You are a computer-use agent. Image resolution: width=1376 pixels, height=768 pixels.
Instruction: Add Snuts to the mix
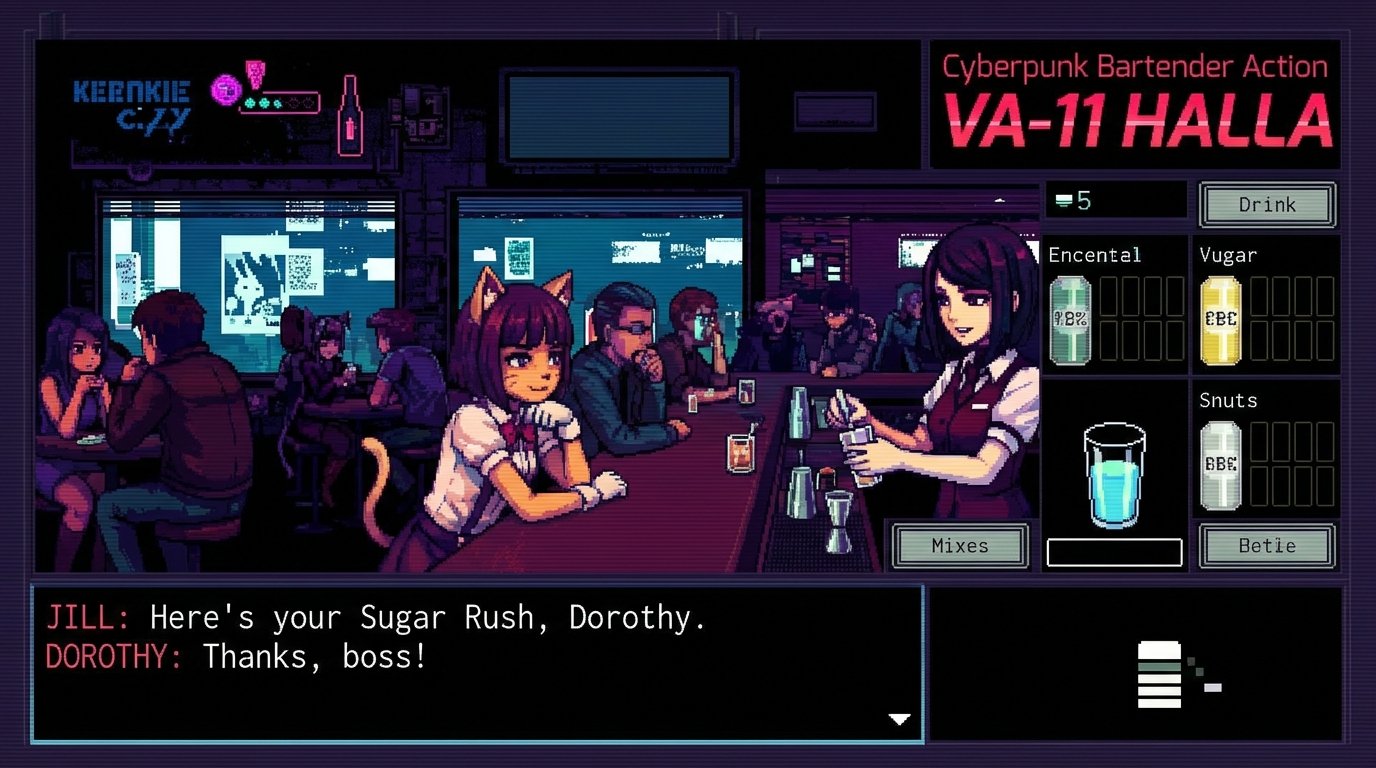point(1221,462)
